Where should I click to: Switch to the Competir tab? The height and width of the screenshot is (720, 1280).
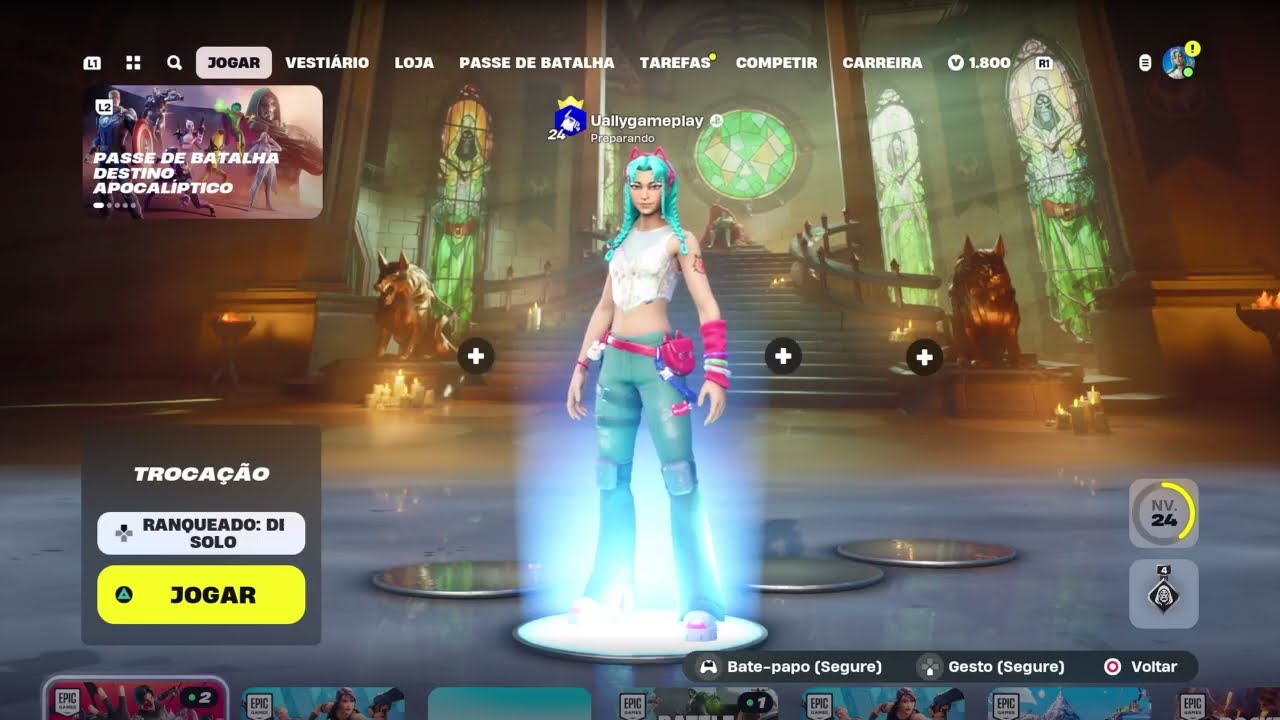pyautogui.click(x=776, y=62)
